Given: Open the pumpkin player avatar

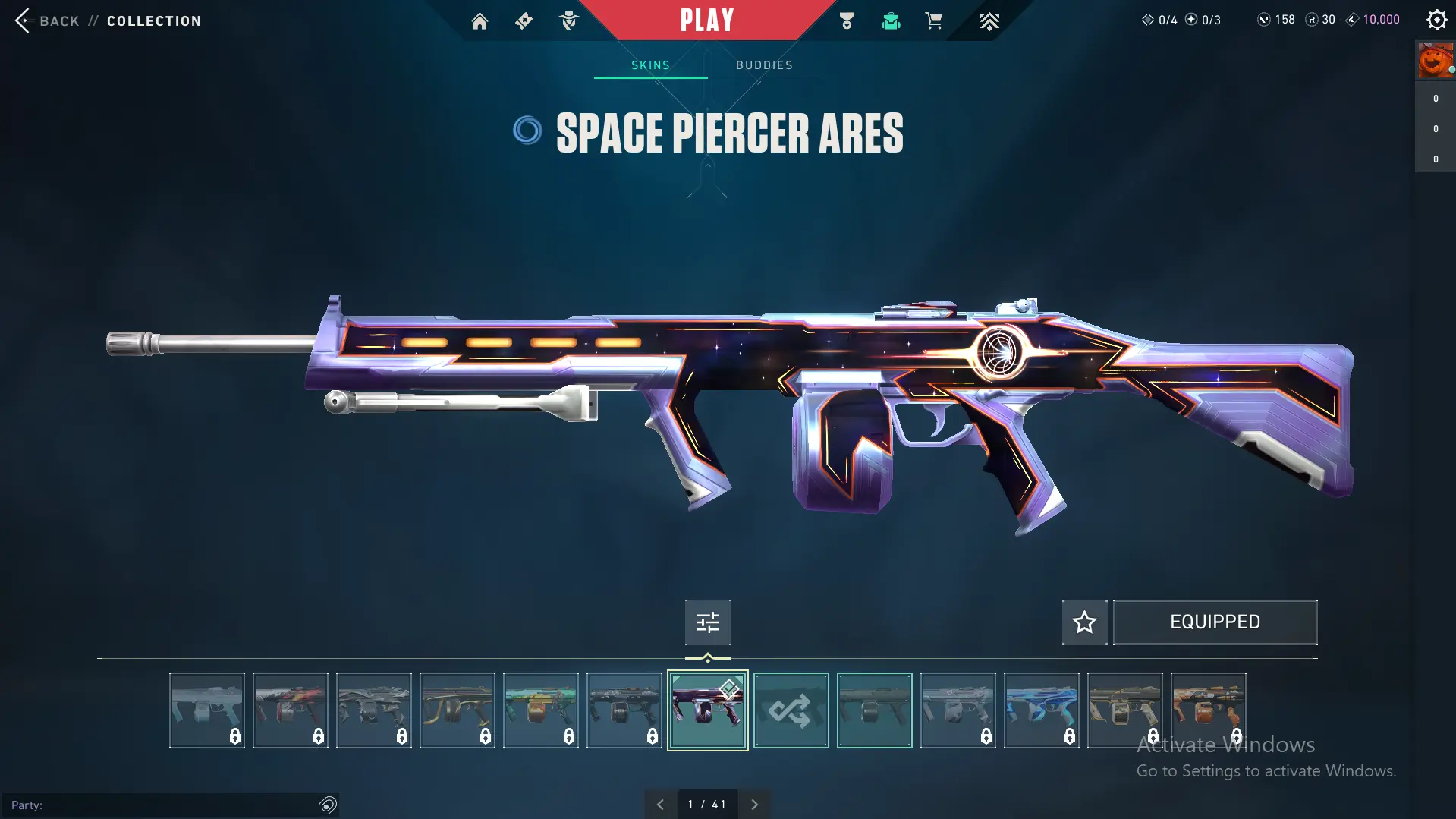Looking at the screenshot, I should pyautogui.click(x=1435, y=61).
